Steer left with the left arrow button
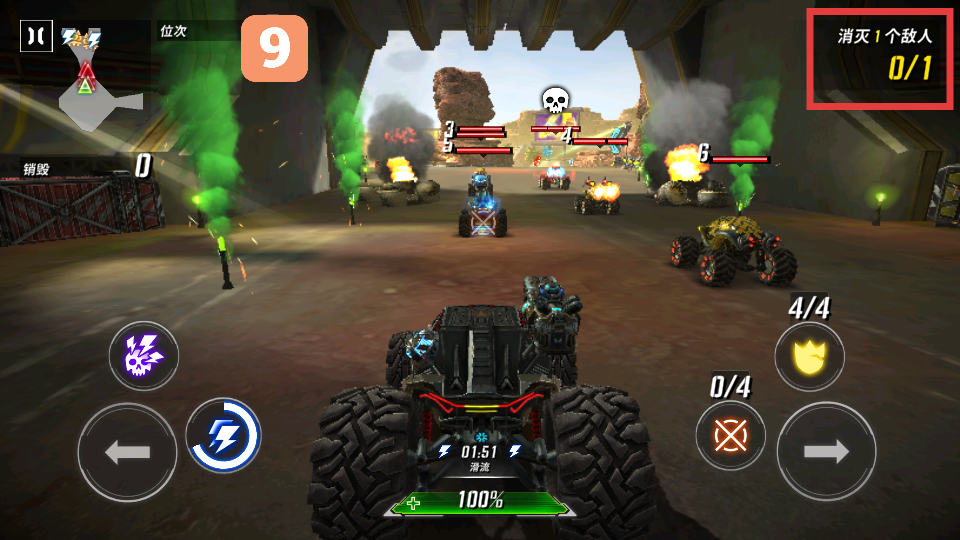This screenshot has width=960, height=540. [x=126, y=452]
